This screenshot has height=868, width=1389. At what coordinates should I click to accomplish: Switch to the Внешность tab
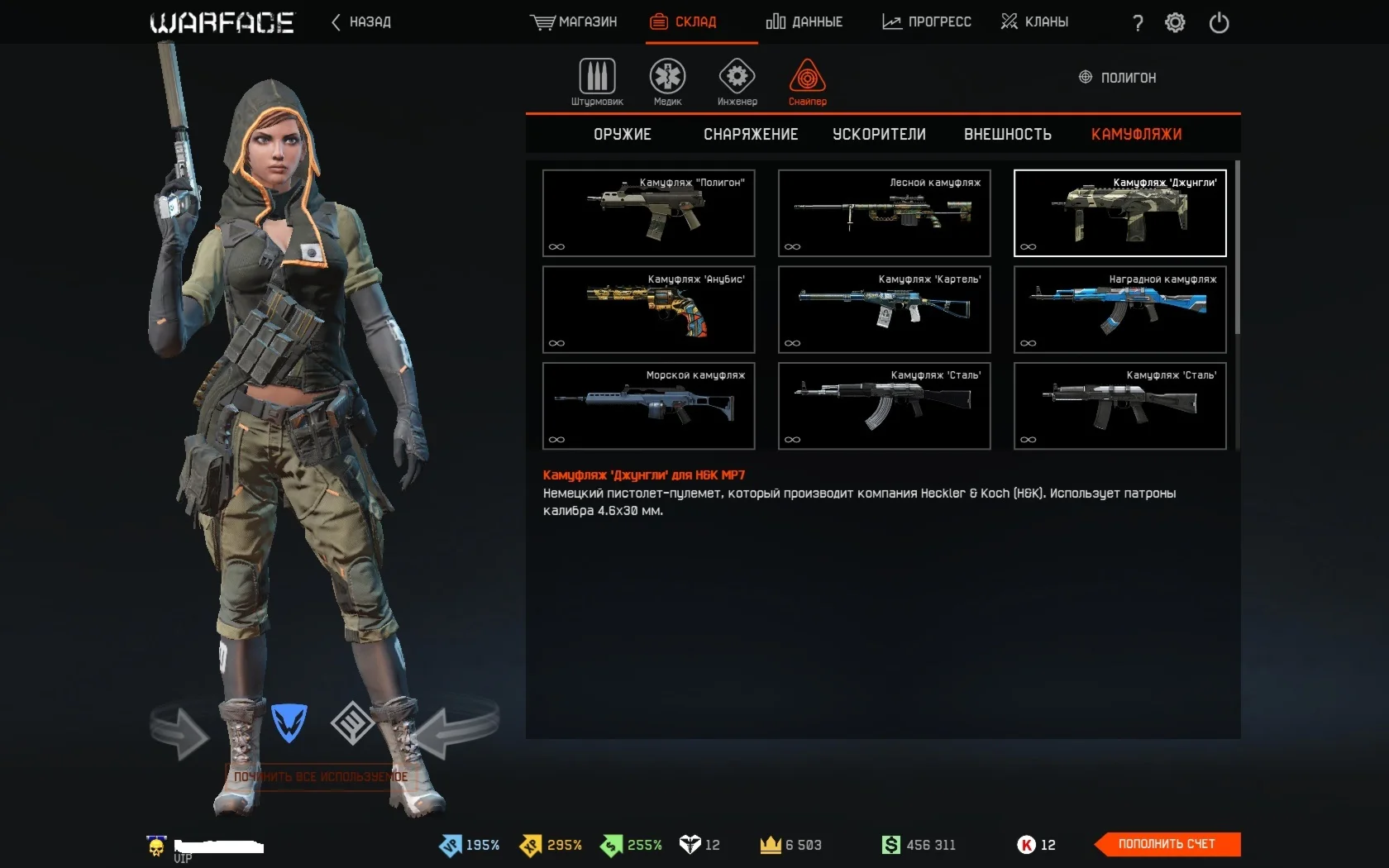point(1007,135)
